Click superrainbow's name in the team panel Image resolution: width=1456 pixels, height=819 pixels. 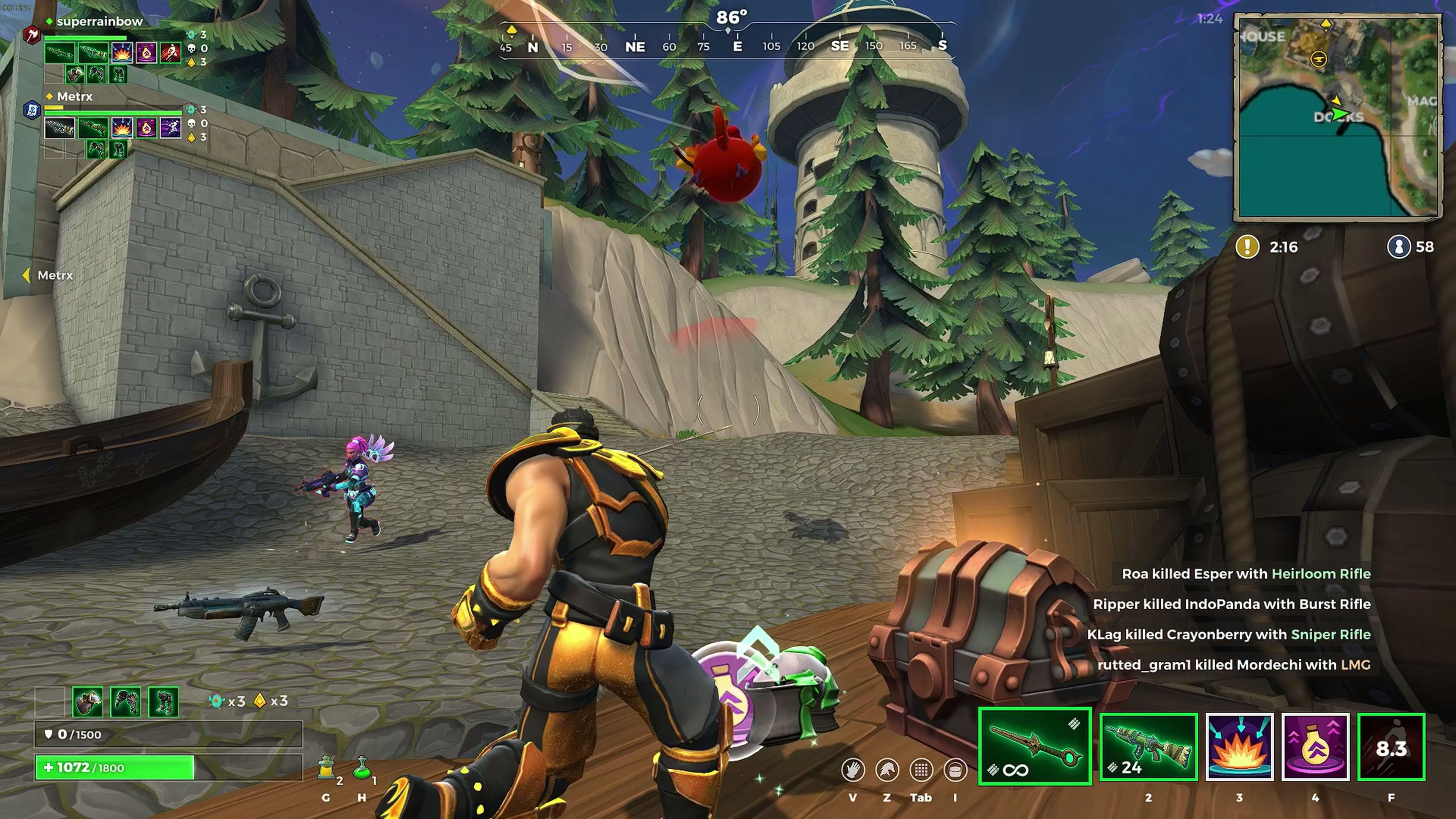(x=99, y=22)
